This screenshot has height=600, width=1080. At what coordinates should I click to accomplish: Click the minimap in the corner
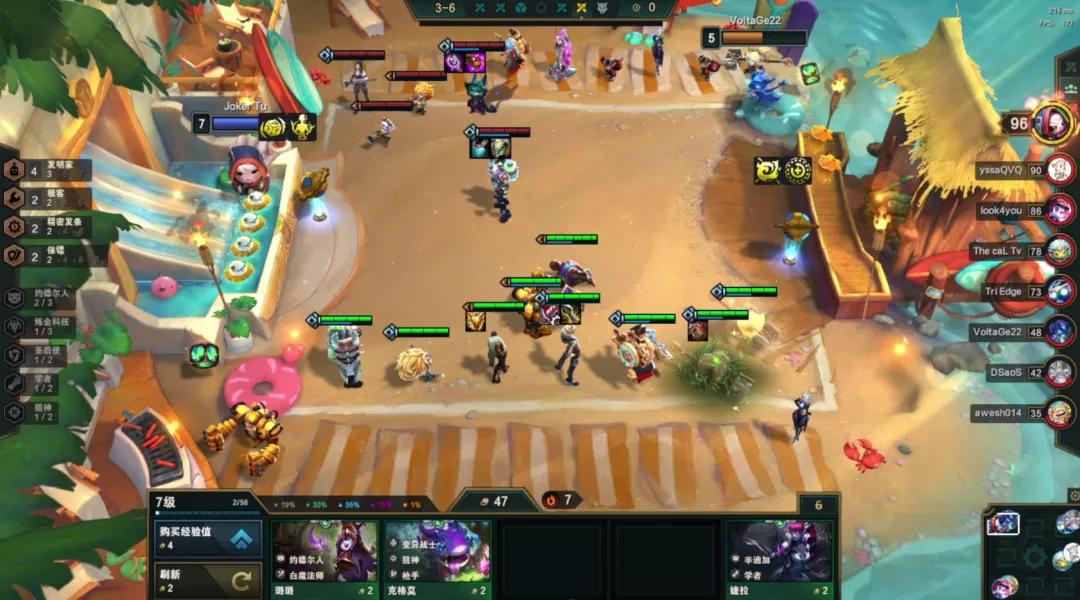pos(1033,556)
